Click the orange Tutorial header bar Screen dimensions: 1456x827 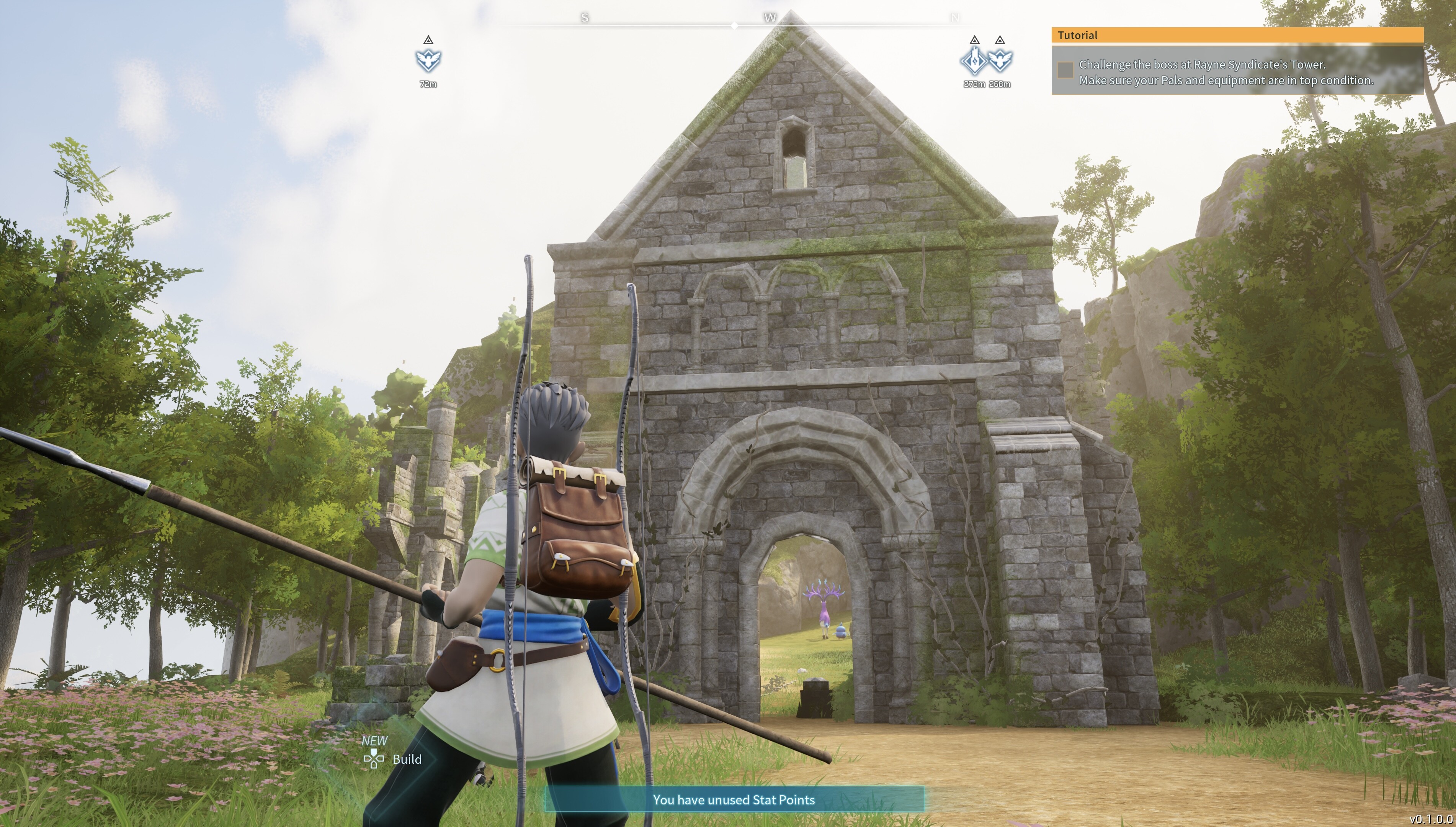click(x=1237, y=35)
